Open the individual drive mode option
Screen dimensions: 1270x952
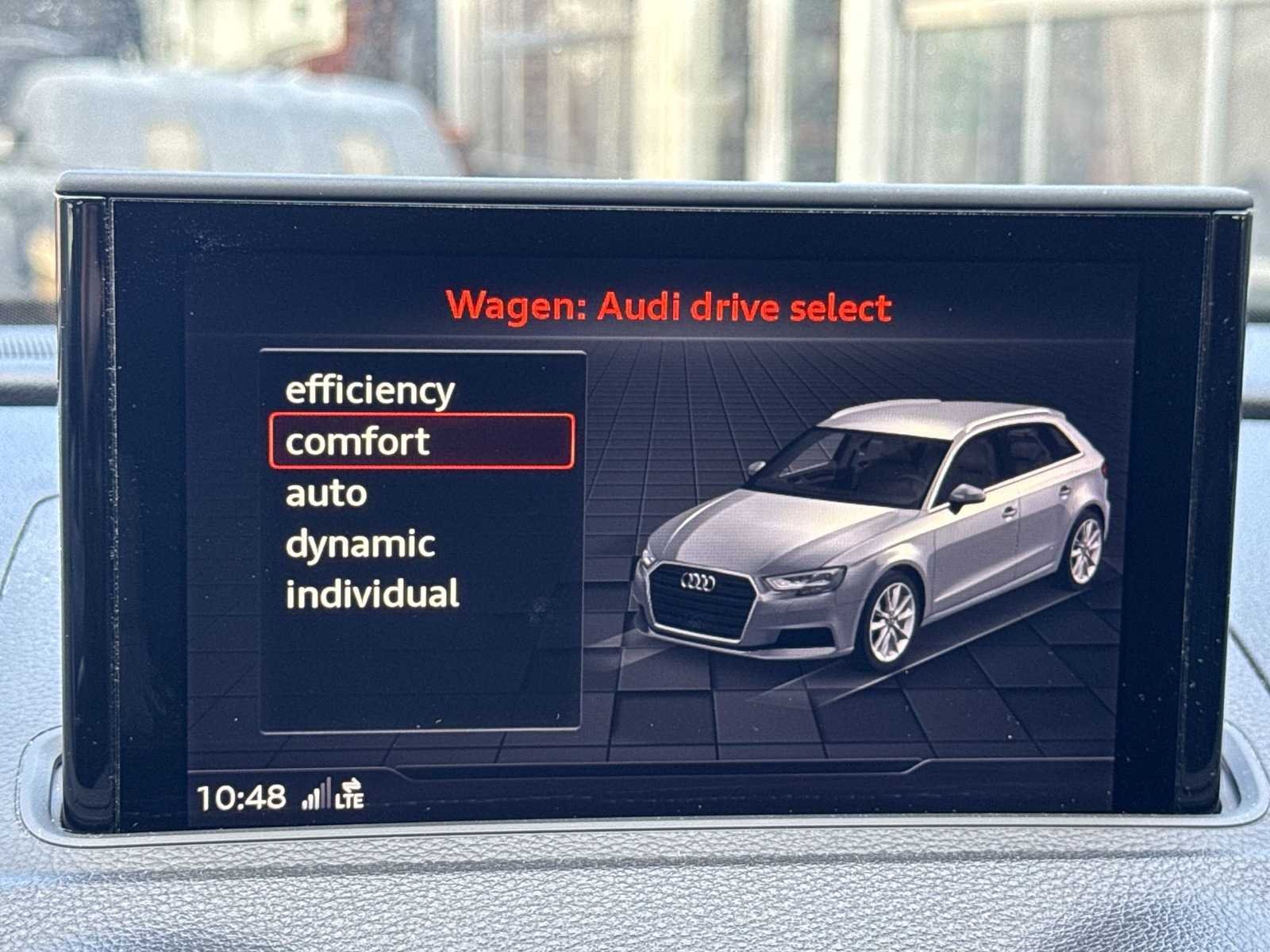pyautogui.click(x=372, y=594)
